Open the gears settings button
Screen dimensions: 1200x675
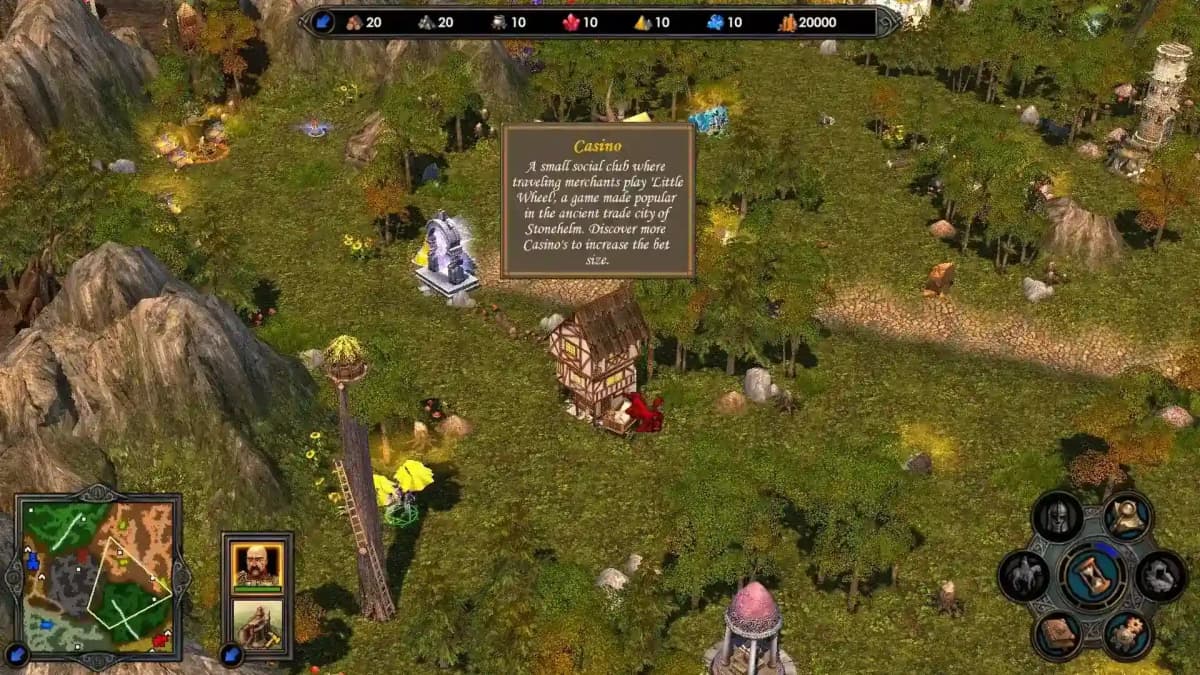coord(1129,634)
